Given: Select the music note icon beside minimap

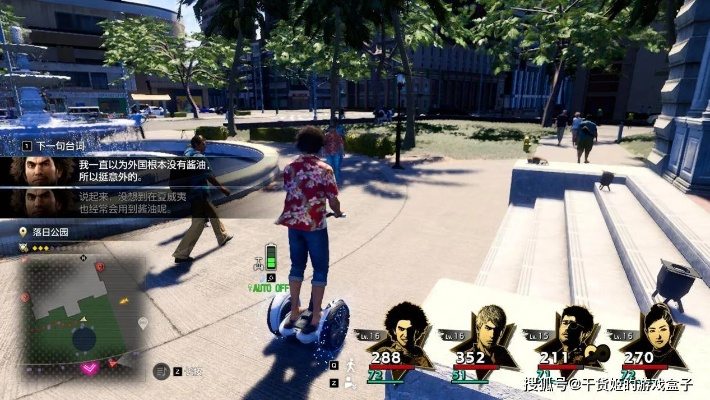Looking at the screenshot, I should [161, 370].
